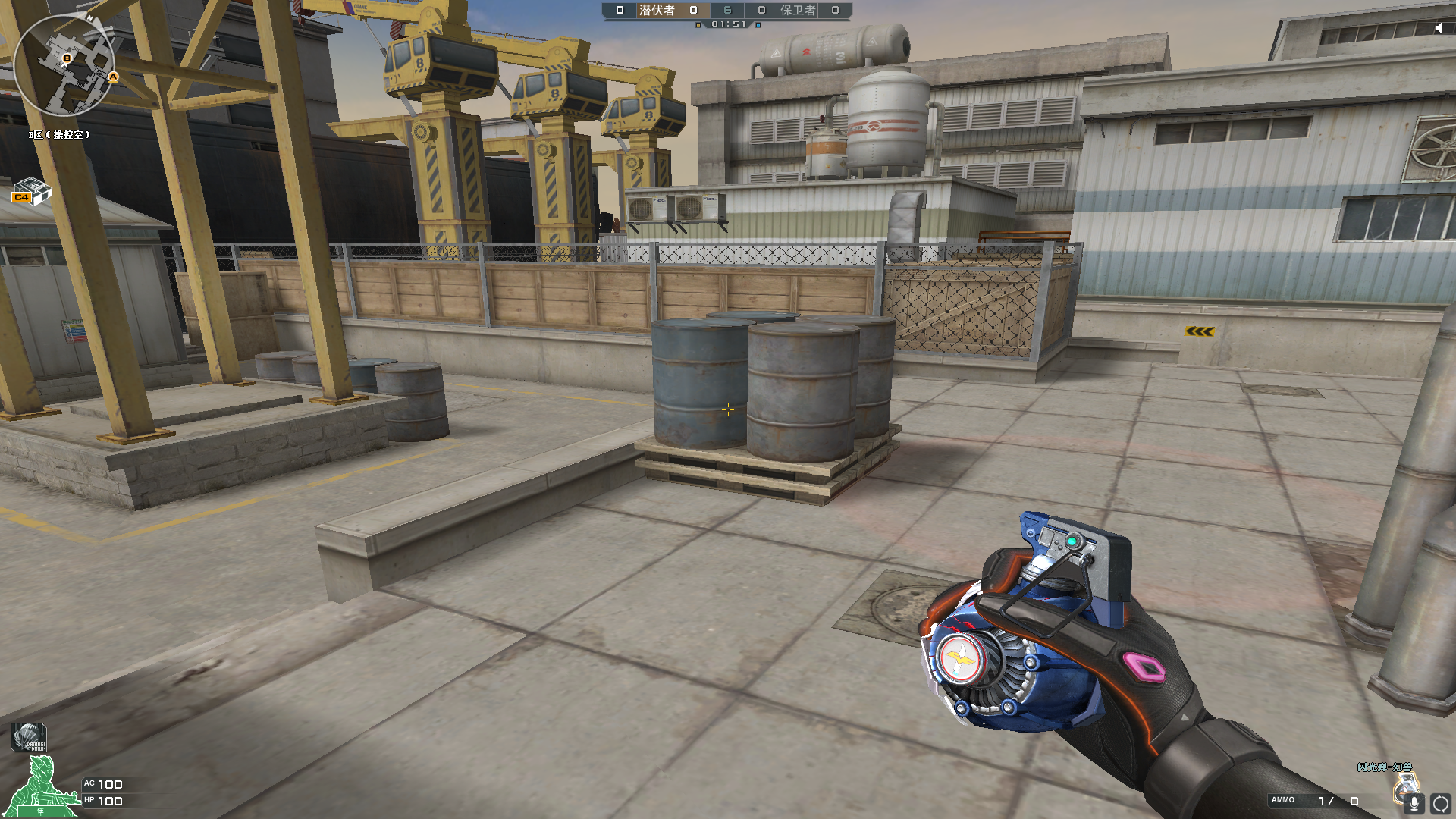This screenshot has width=1456, height=819.
Task: Click the A site marker on minimap
Action: 113,77
